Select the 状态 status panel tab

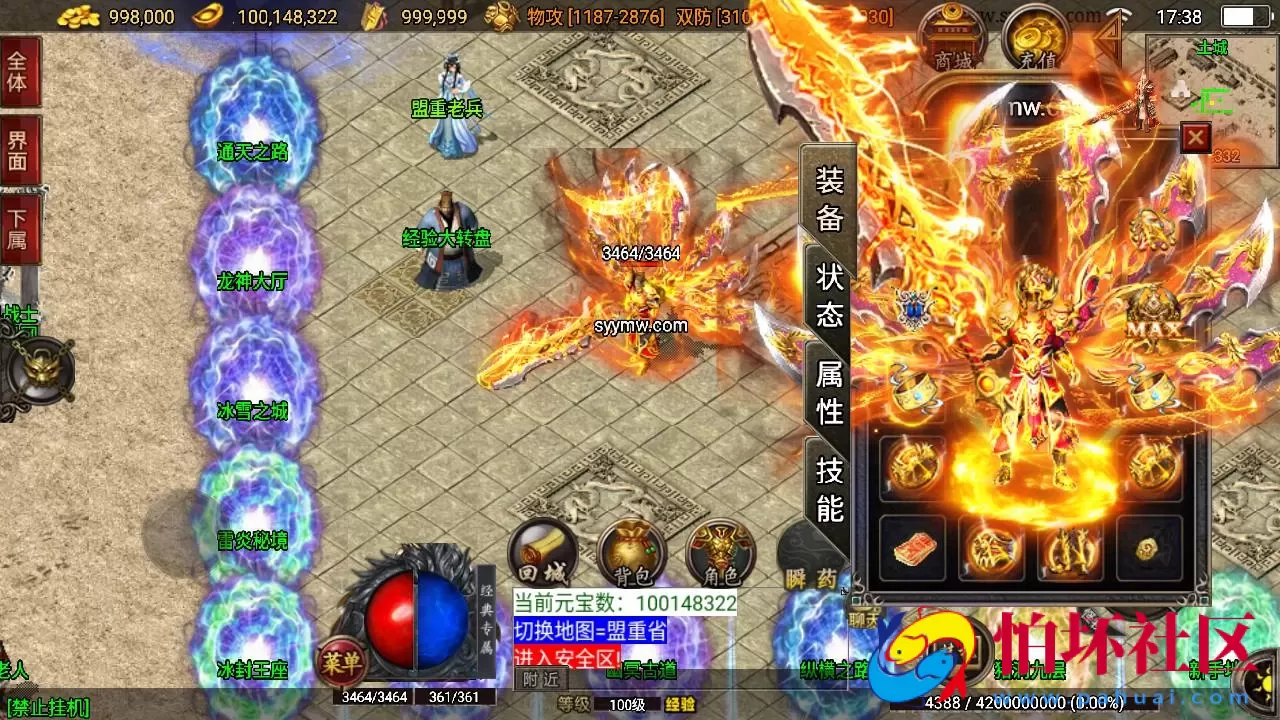tap(828, 296)
